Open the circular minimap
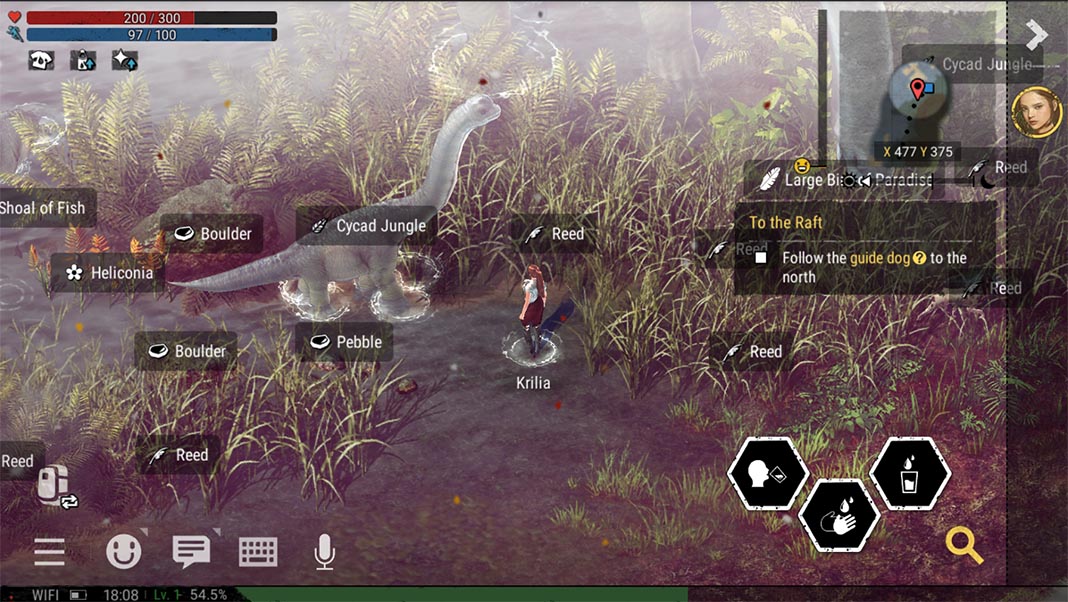The height and width of the screenshot is (602, 1068). [918, 95]
